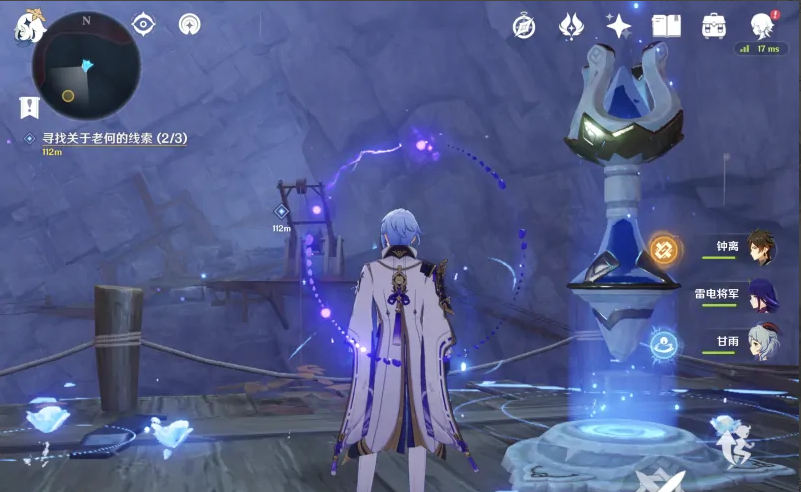Image resolution: width=801 pixels, height=492 pixels.
Task: Open the Paimon main menu
Action: [x=28, y=26]
